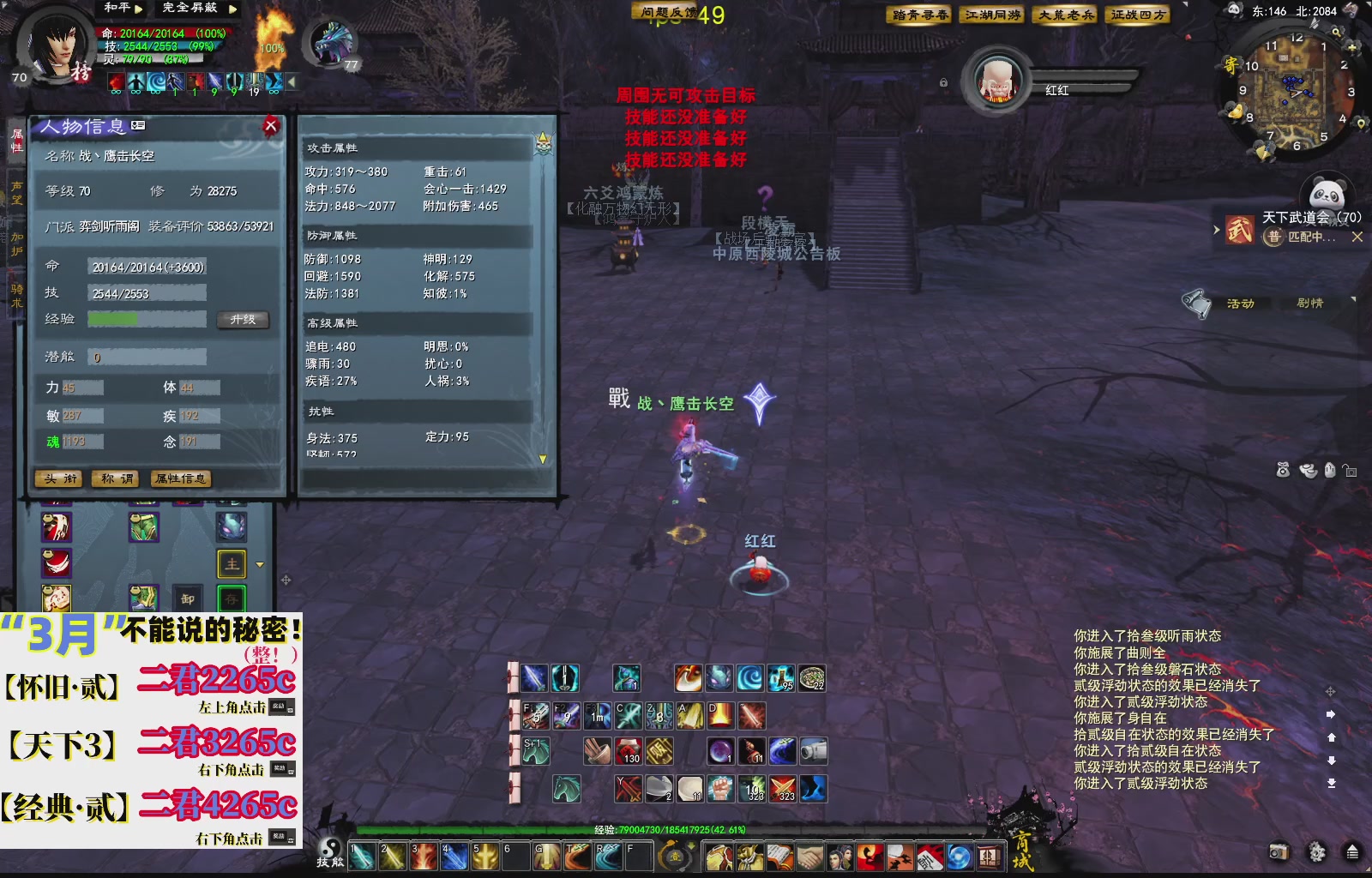
Task: Select the 天下武道会 武 event icon
Action: coord(1238,231)
